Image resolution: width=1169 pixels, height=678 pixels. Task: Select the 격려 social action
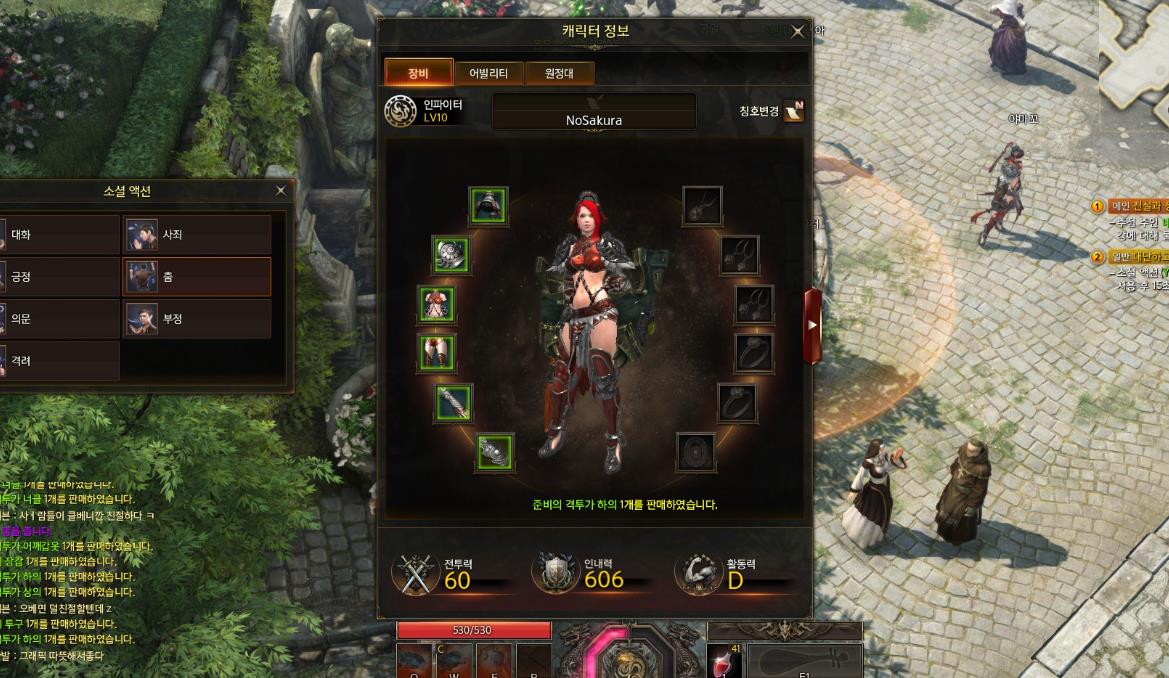tap(60, 361)
